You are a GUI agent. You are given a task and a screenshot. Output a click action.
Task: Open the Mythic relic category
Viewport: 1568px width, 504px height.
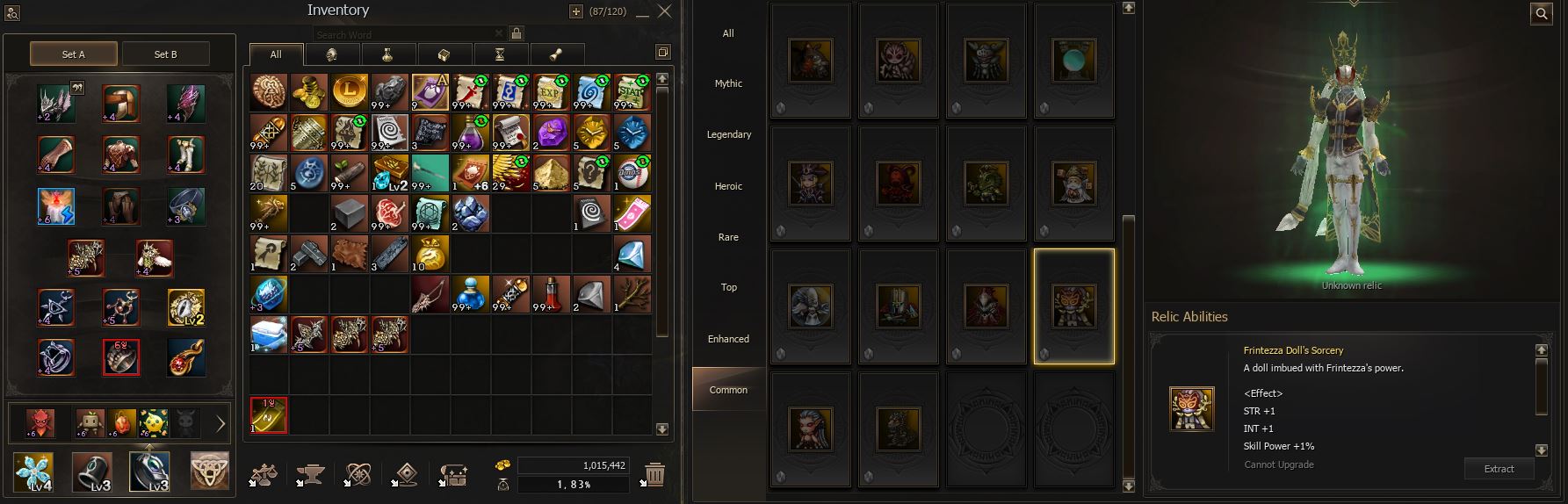point(728,84)
